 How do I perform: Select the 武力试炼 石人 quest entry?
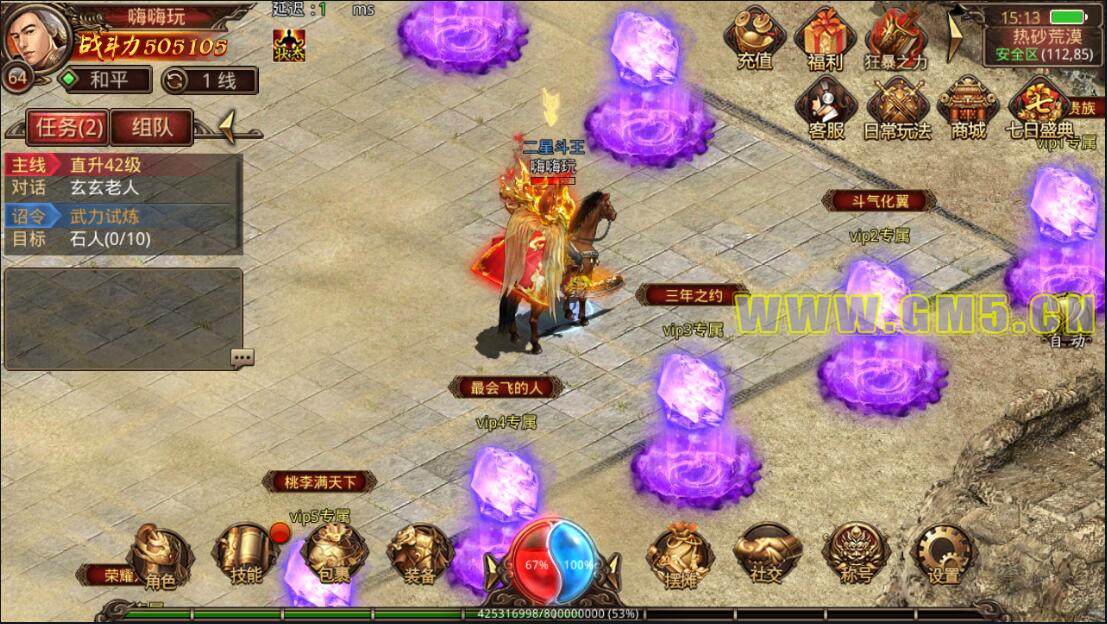[122, 227]
